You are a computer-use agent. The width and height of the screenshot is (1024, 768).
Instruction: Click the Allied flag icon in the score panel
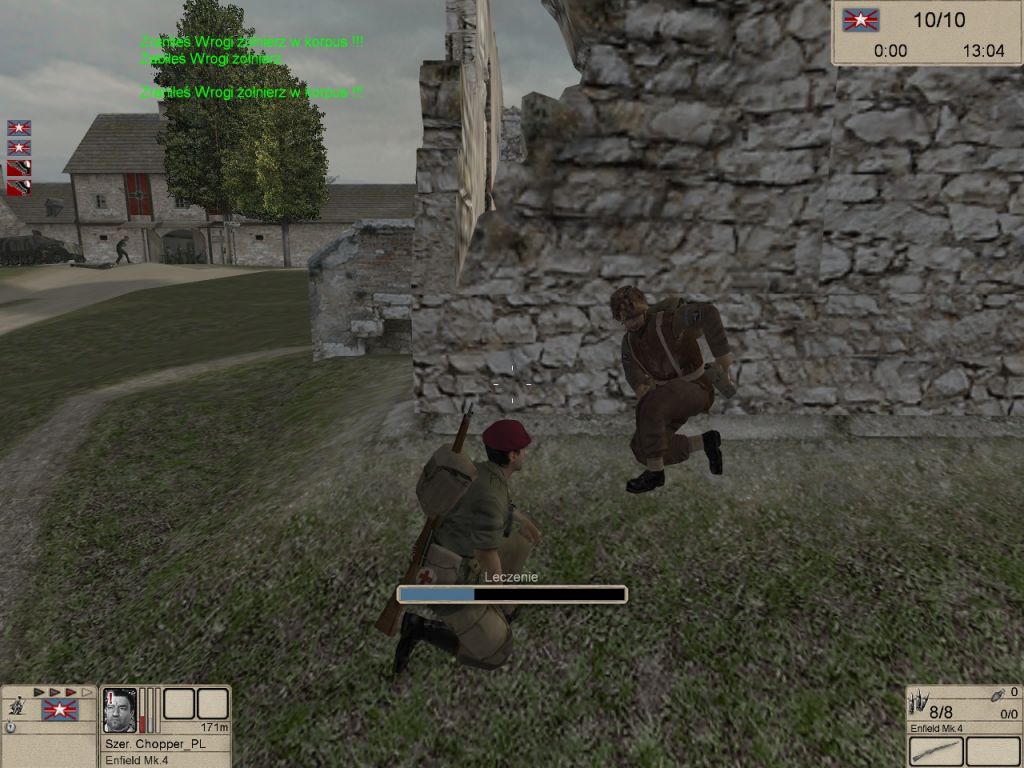tap(858, 19)
